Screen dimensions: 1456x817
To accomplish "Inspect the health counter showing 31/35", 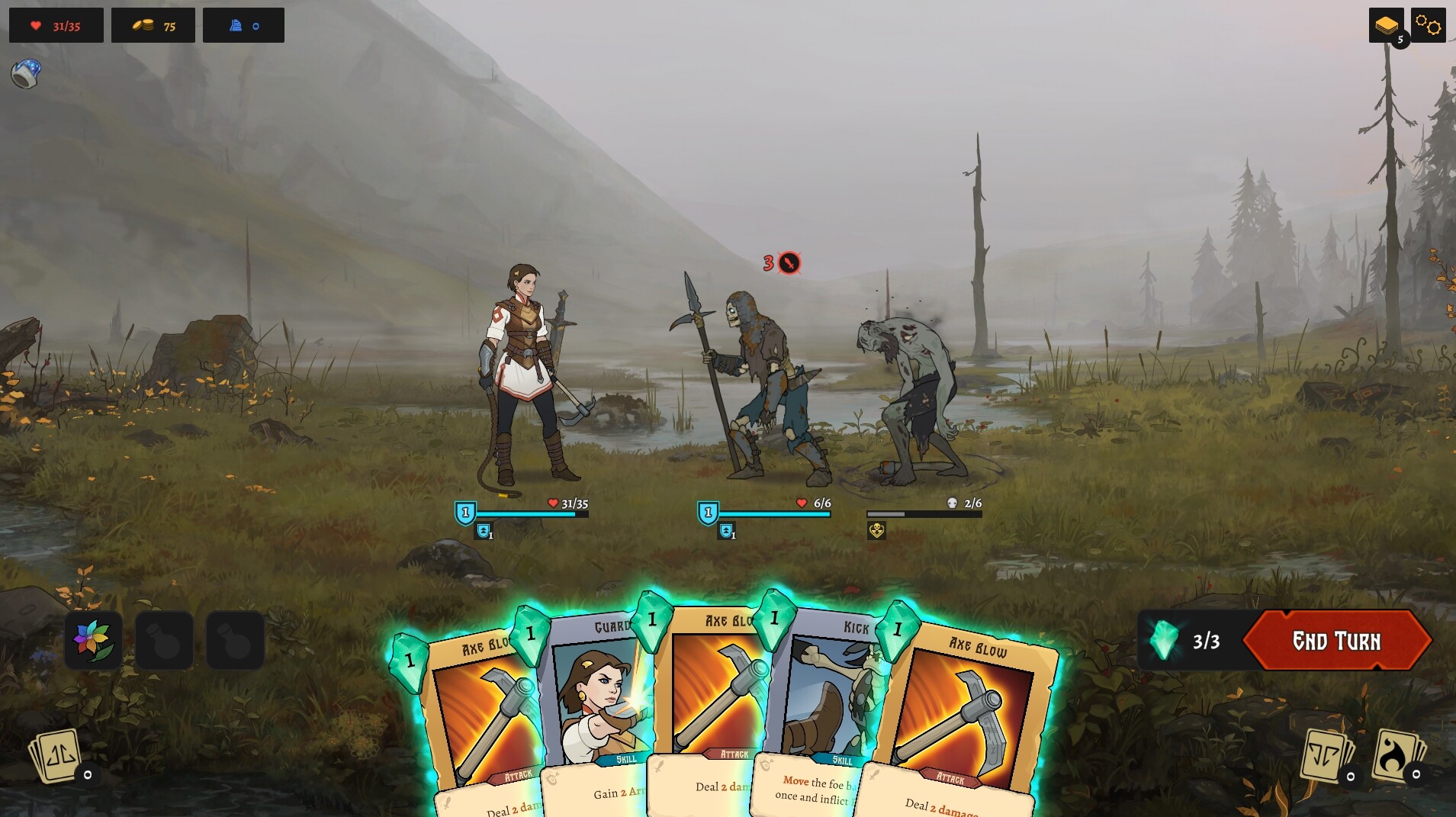I will 56,24.
